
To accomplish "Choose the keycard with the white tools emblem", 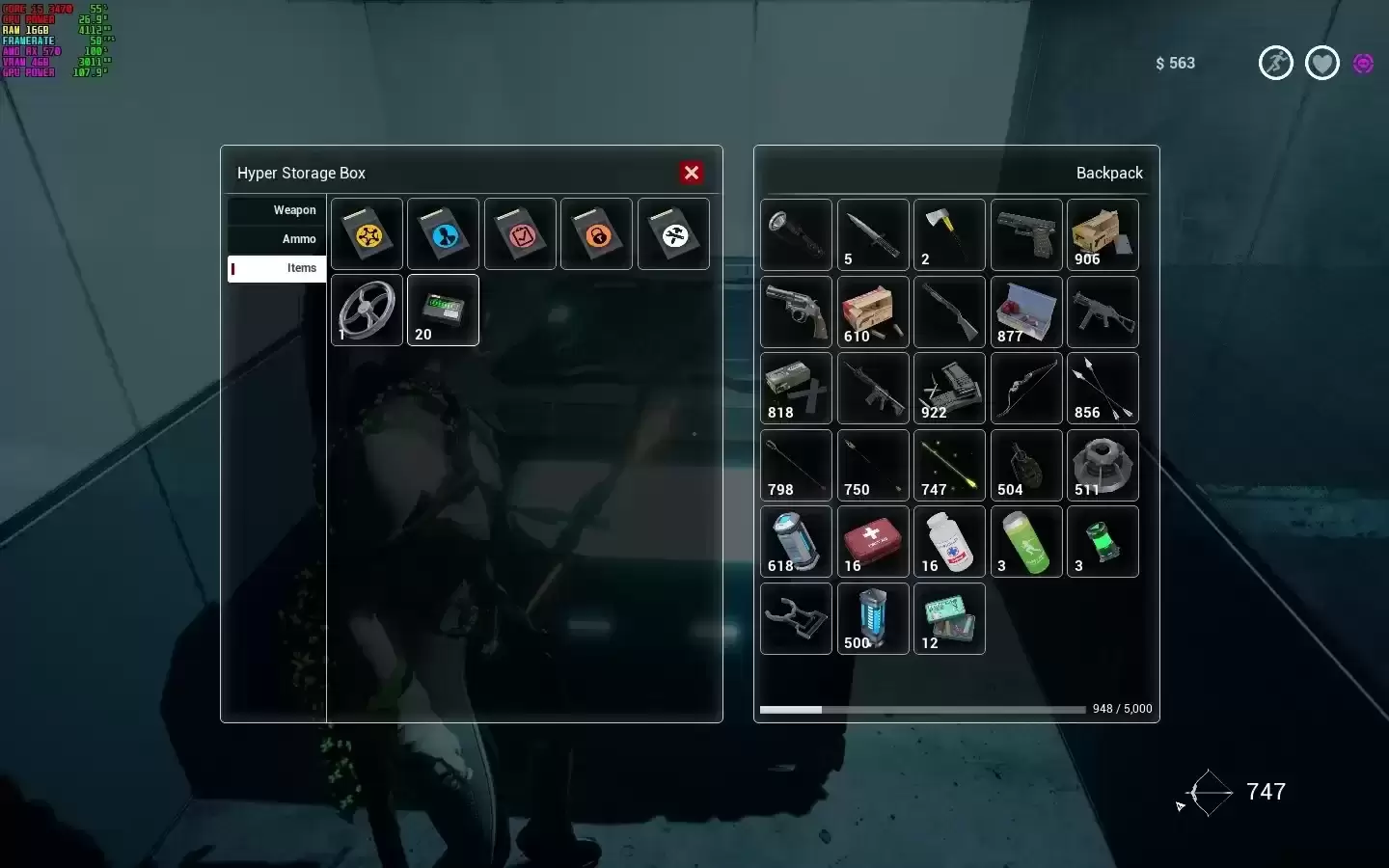I will pos(673,234).
